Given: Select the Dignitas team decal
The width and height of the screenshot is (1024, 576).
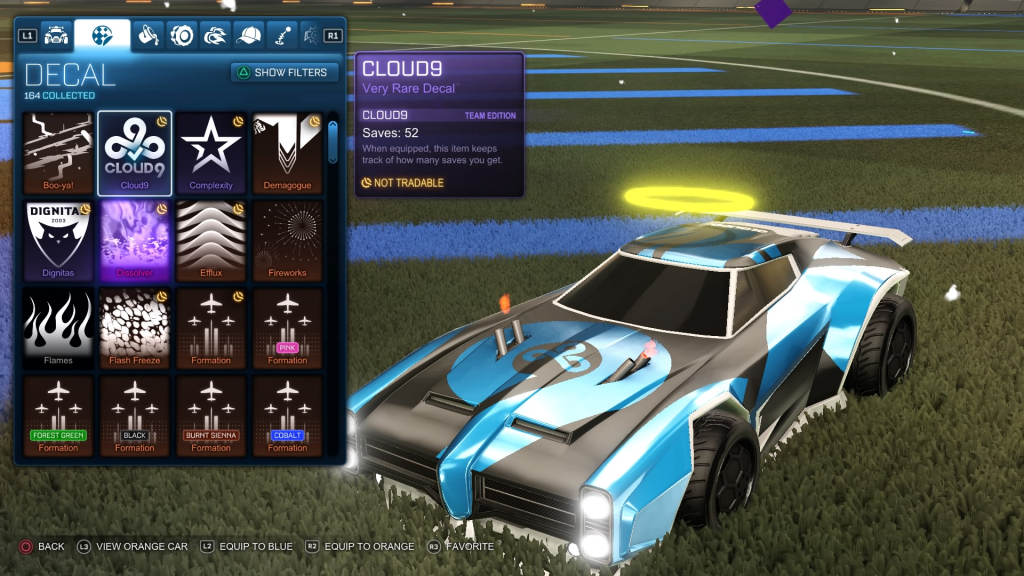Looking at the screenshot, I should 58,239.
